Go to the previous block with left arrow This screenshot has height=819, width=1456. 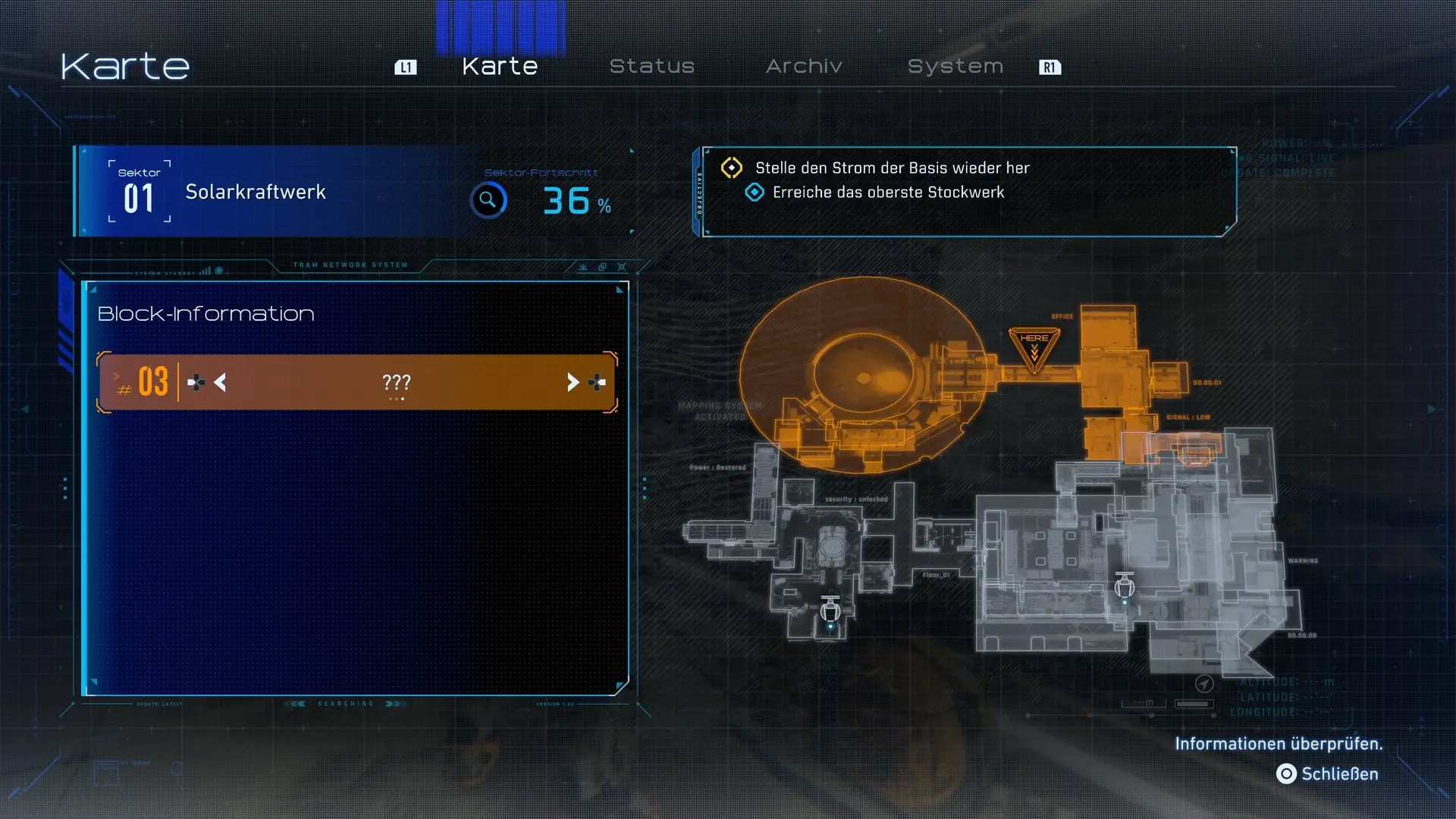point(220,383)
